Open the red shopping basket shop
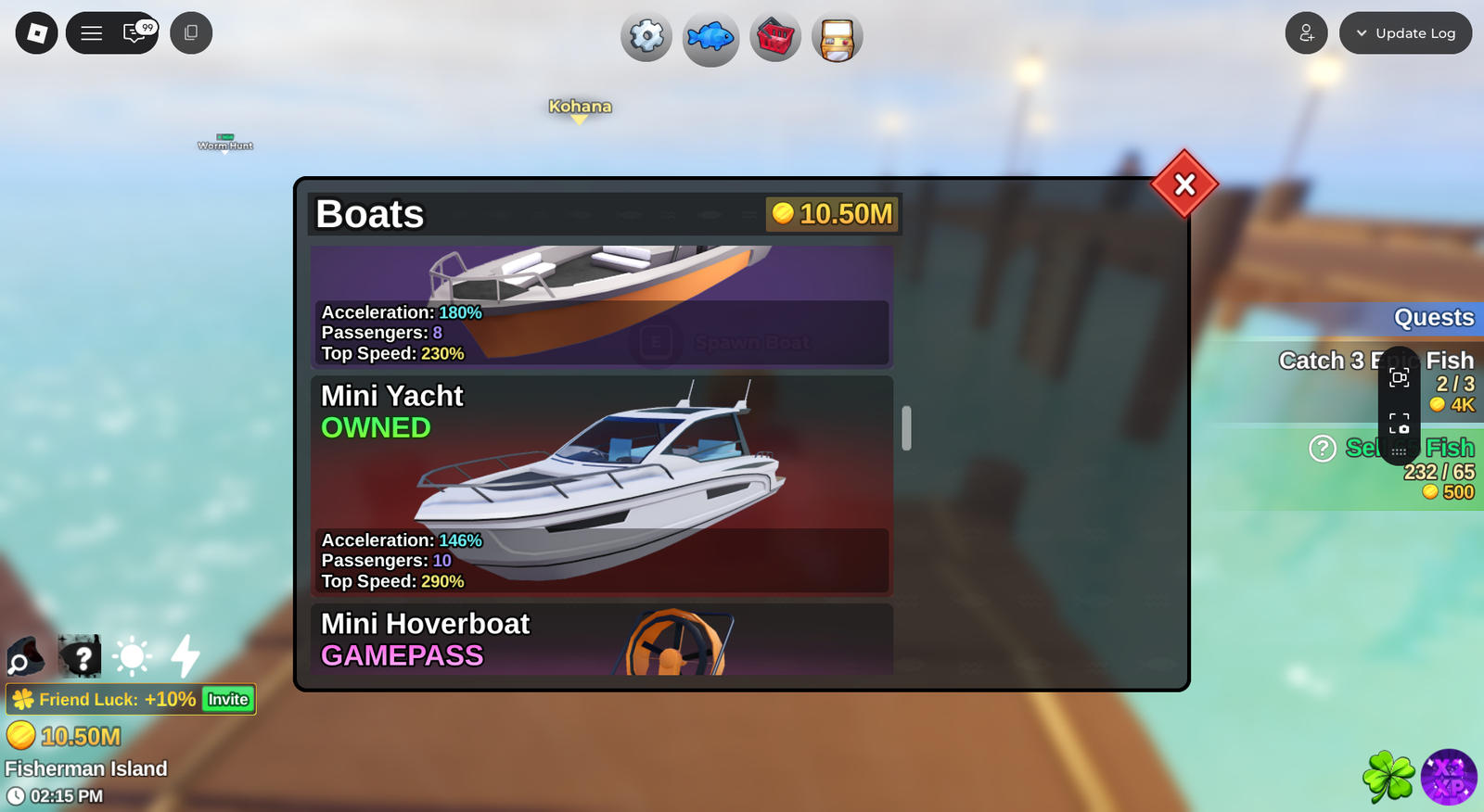The width and height of the screenshot is (1484, 812). [x=775, y=38]
